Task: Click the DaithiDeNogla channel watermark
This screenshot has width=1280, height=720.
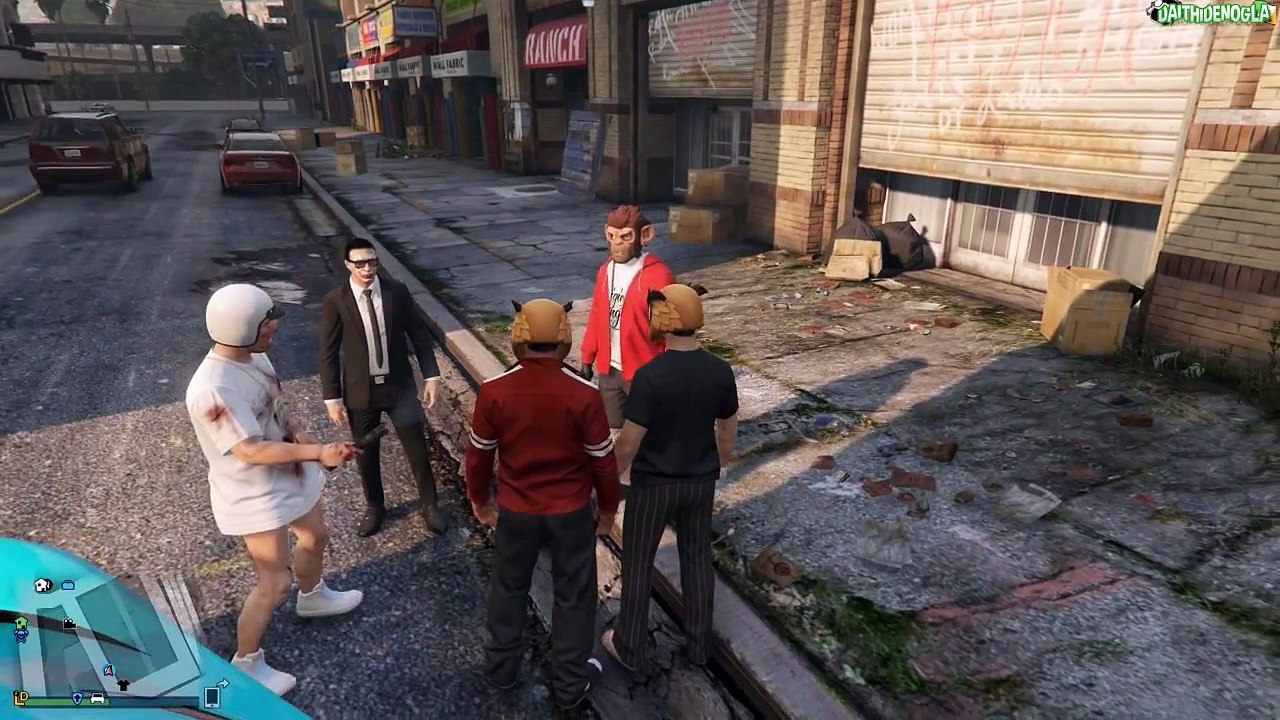Action: tap(1212, 13)
